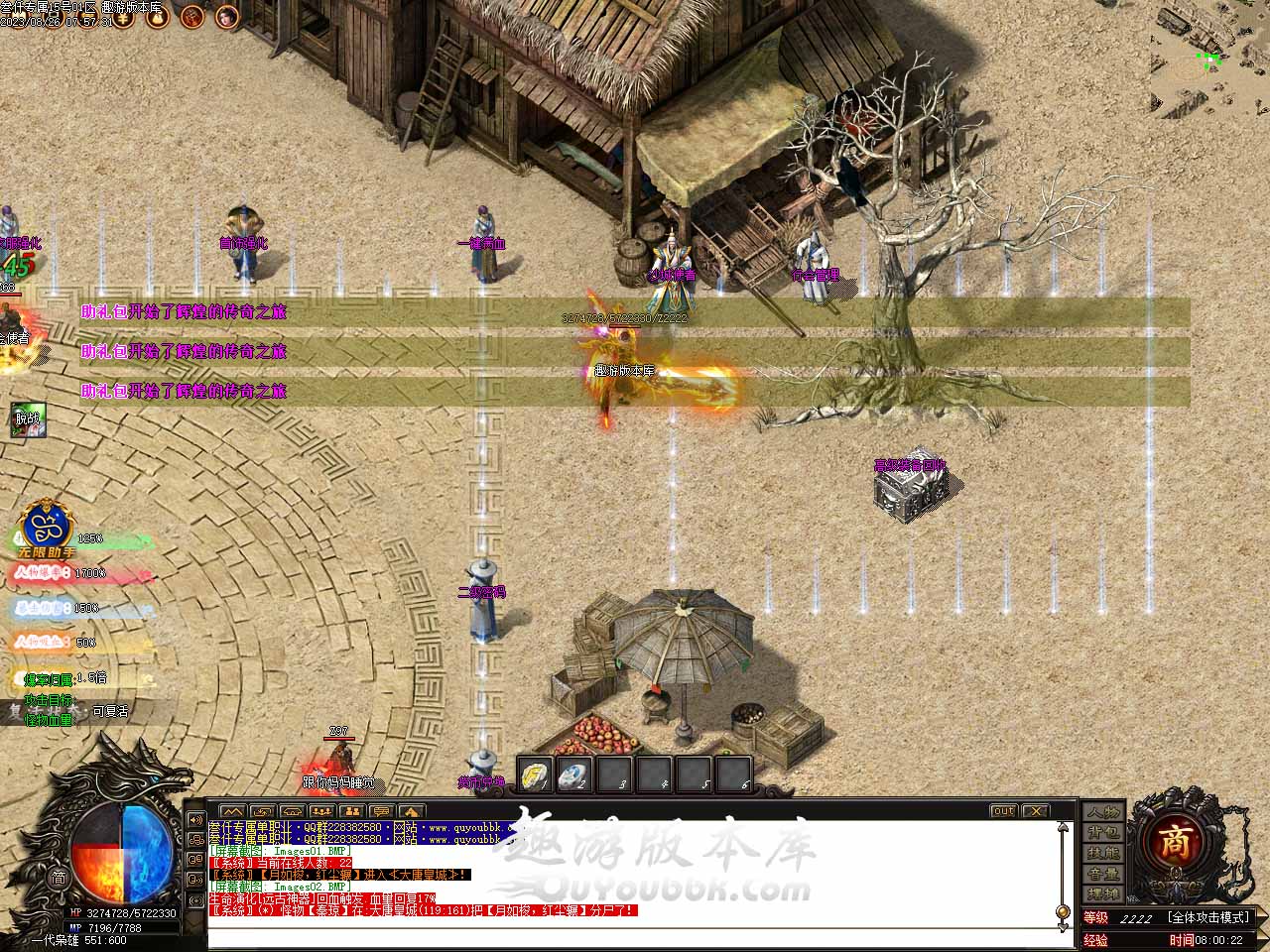
Task: Click the chat message input line
Action: point(635,933)
